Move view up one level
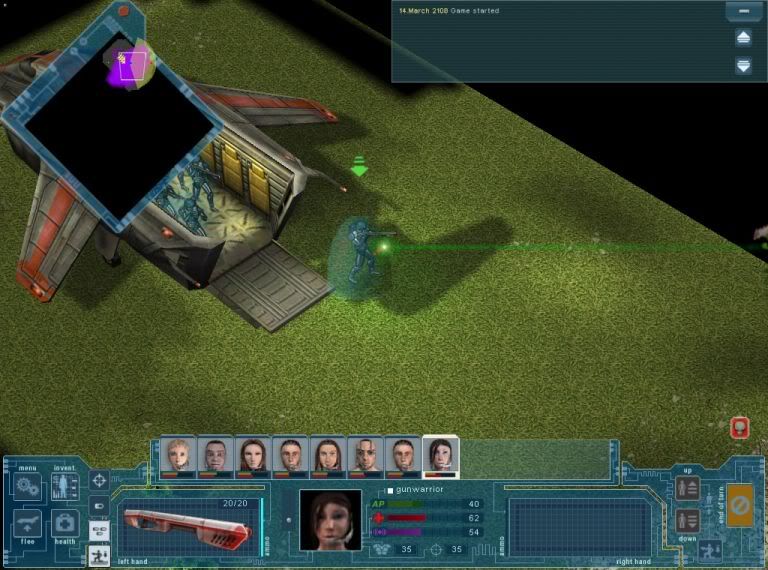Image resolution: width=768 pixels, height=570 pixels. 687,488
